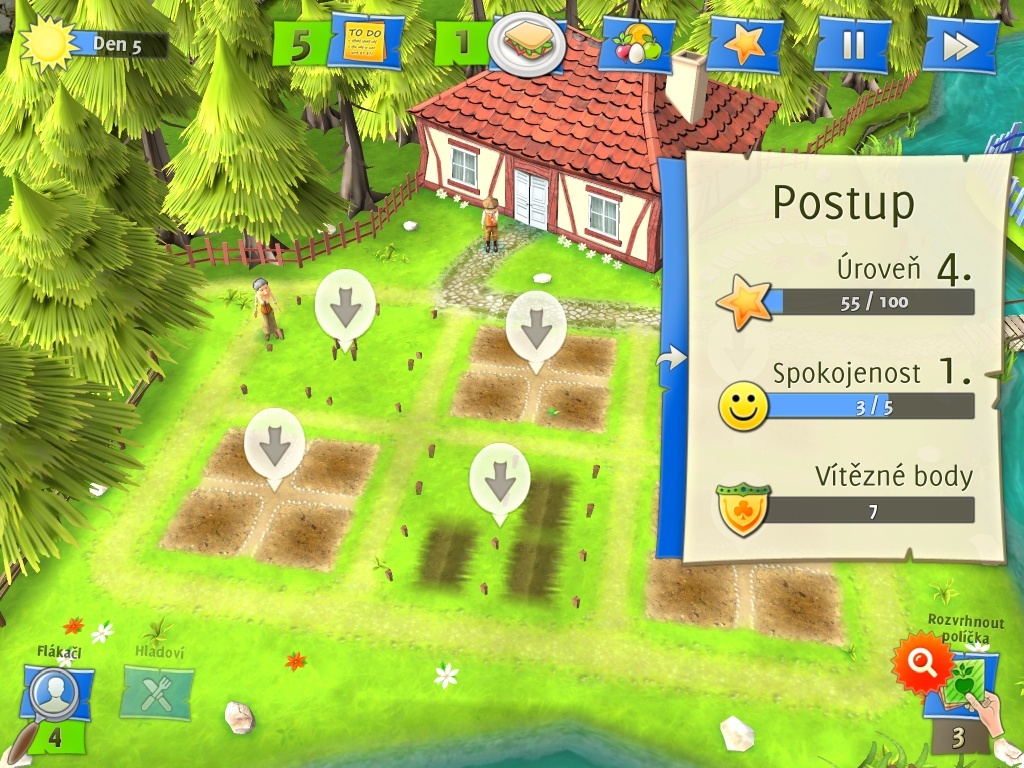The height and width of the screenshot is (768, 1024).
Task: Collapse the Postup panel with the arrow
Action: tap(673, 357)
